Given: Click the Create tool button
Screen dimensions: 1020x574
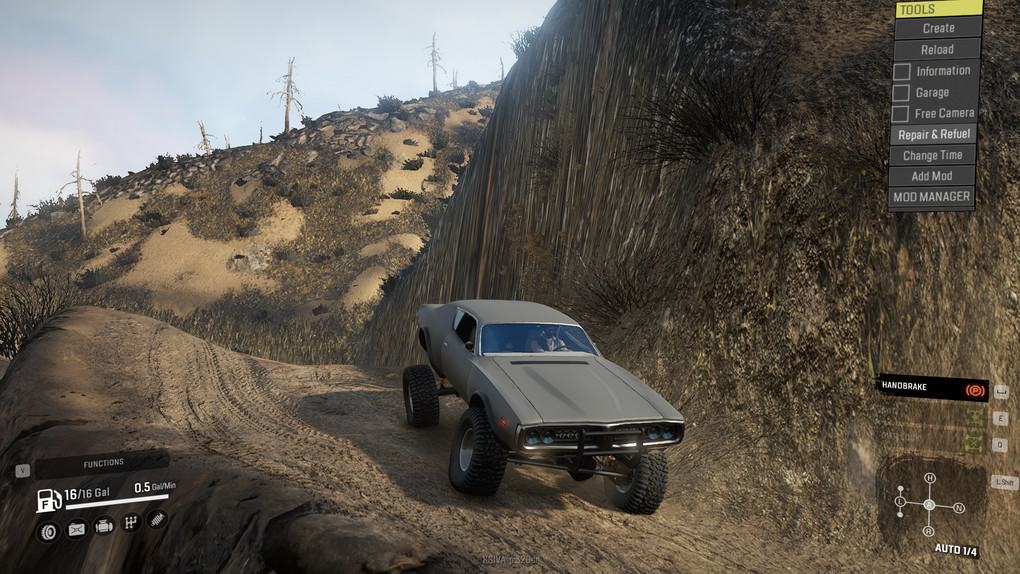Looking at the screenshot, I should tap(937, 28).
